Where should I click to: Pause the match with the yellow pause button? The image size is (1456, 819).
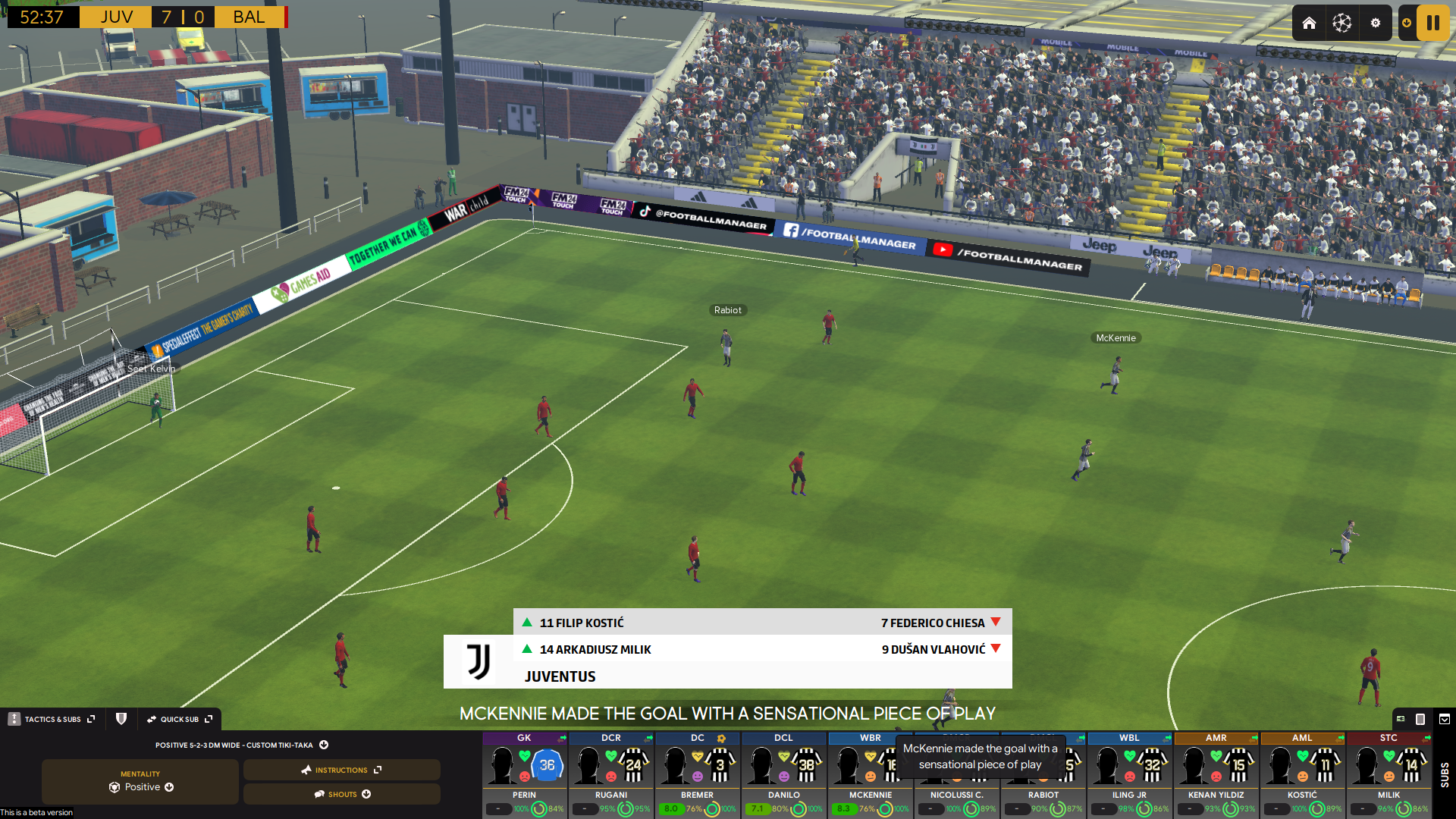click(x=1432, y=23)
